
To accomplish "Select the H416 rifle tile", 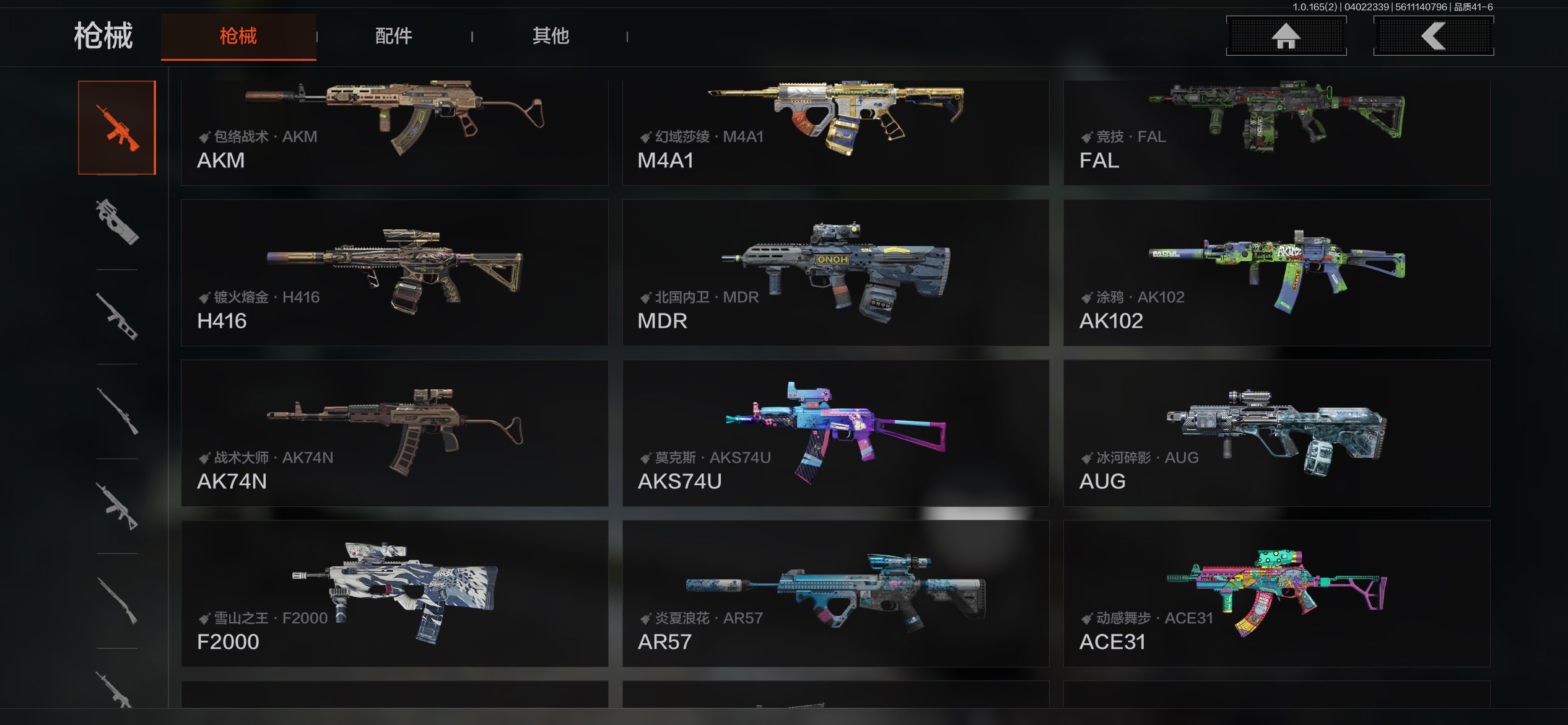I will [x=394, y=273].
